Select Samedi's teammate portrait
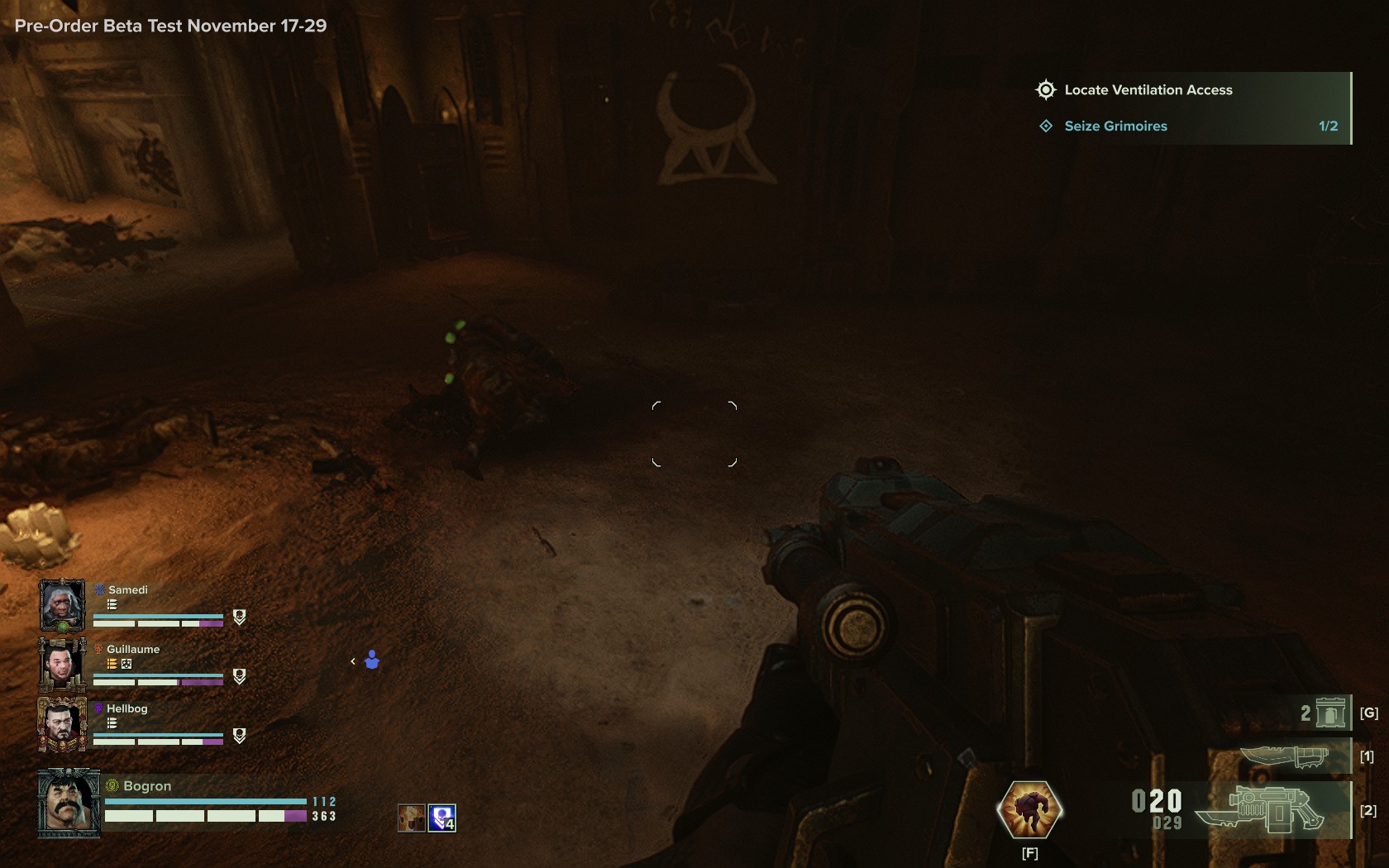This screenshot has height=868, width=1389. coord(62,606)
